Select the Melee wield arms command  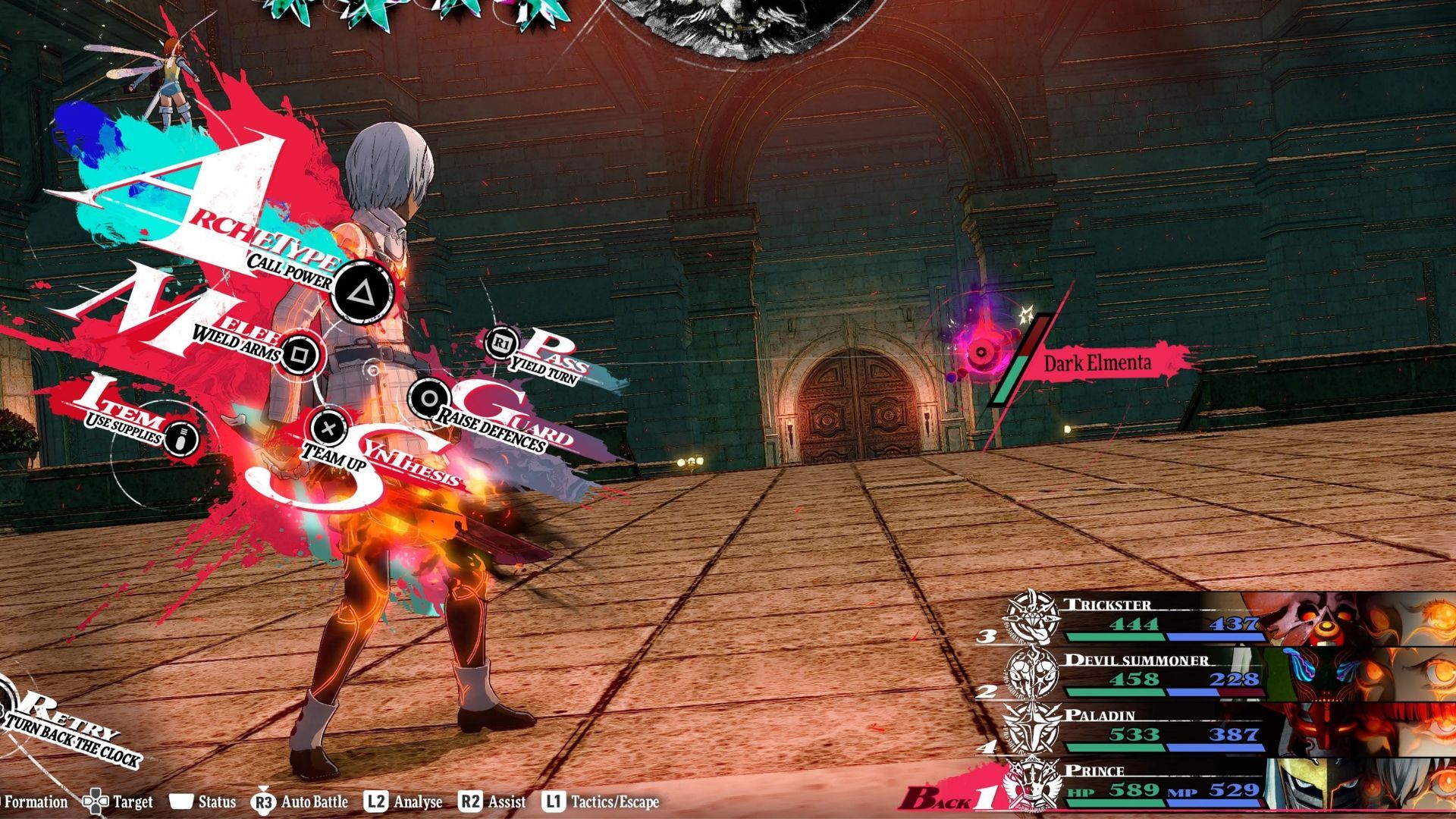tap(300, 353)
